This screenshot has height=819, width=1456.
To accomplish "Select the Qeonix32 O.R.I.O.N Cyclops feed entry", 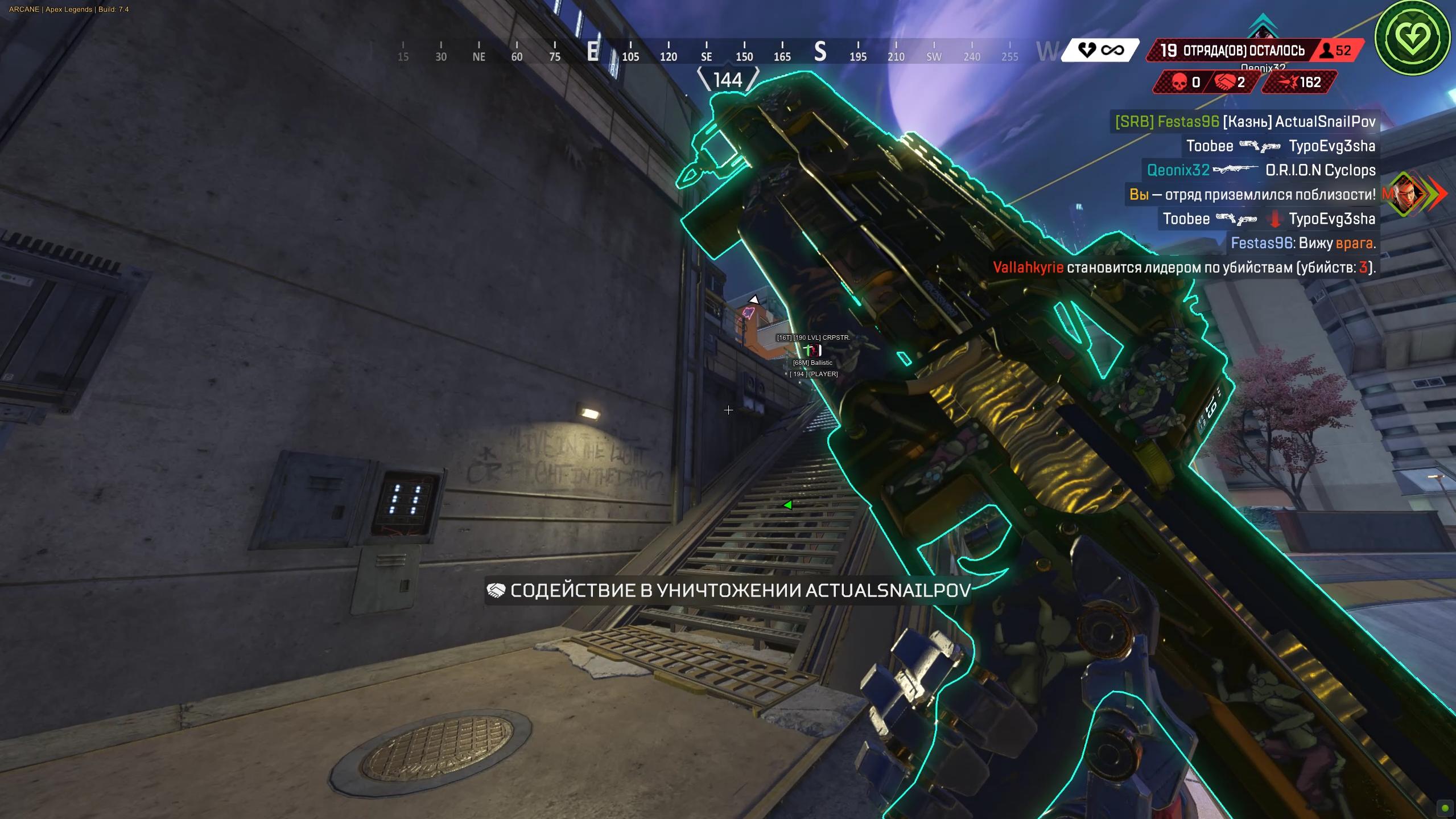I will coord(1261,170).
